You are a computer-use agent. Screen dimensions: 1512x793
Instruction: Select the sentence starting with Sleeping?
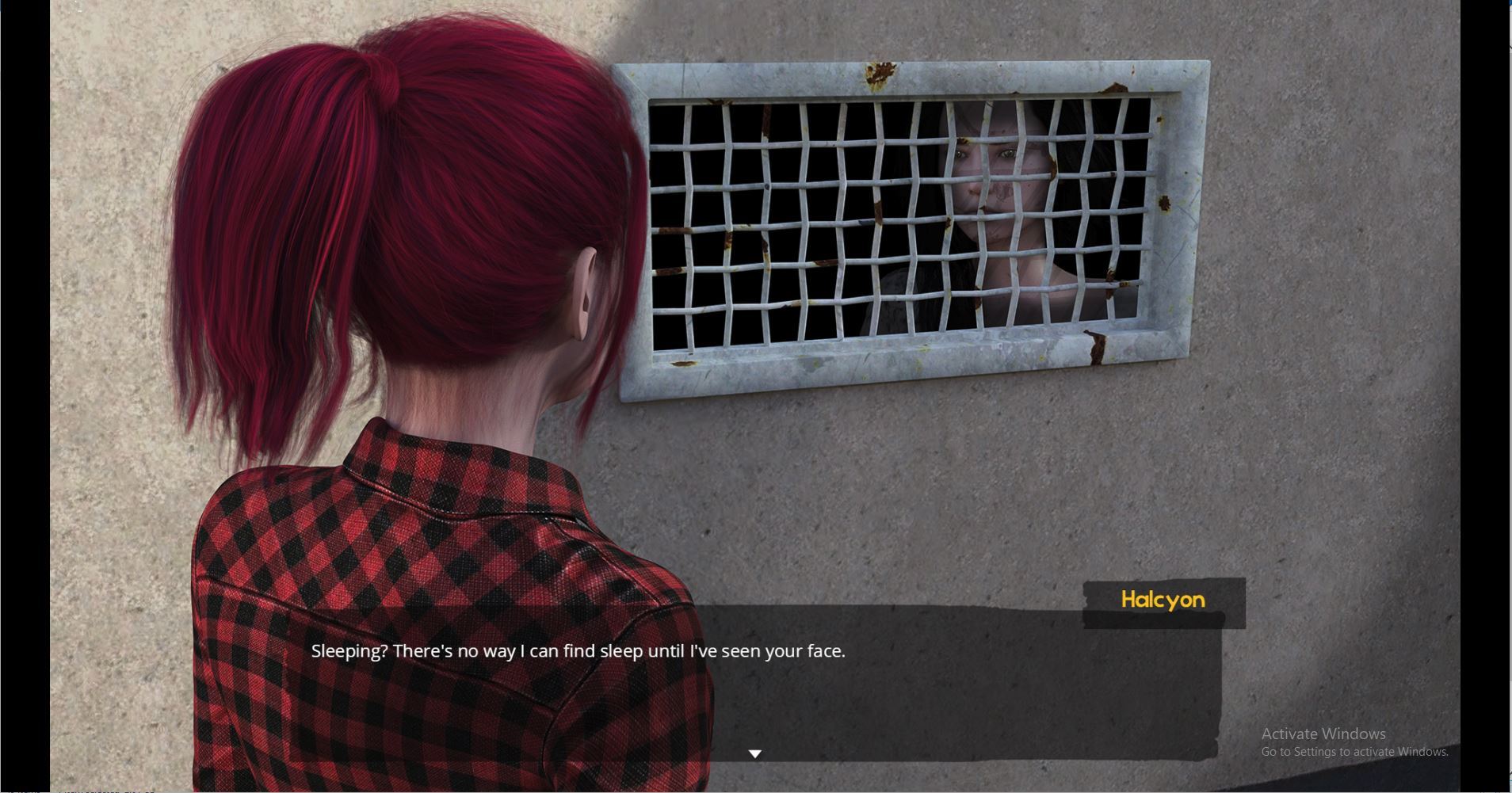click(x=579, y=650)
